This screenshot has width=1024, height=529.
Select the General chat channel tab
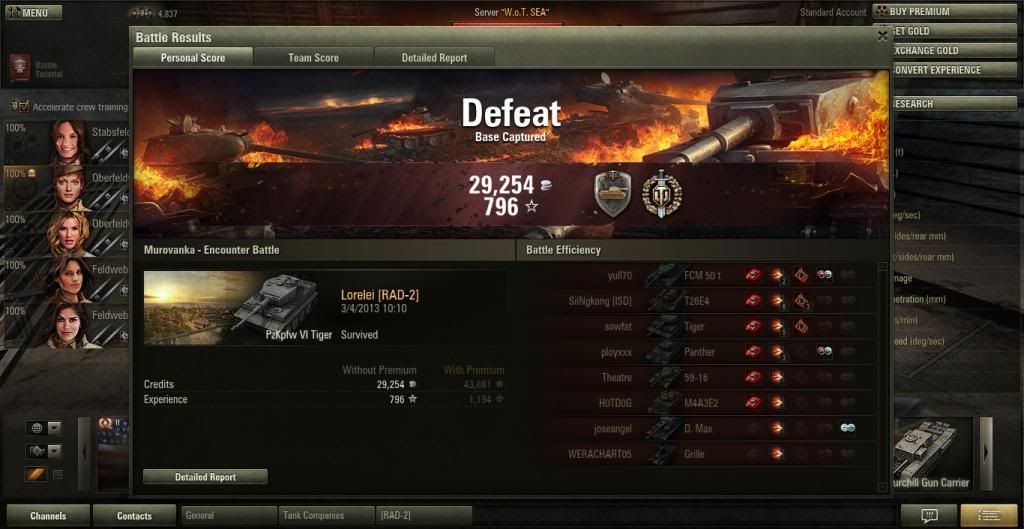(228, 516)
